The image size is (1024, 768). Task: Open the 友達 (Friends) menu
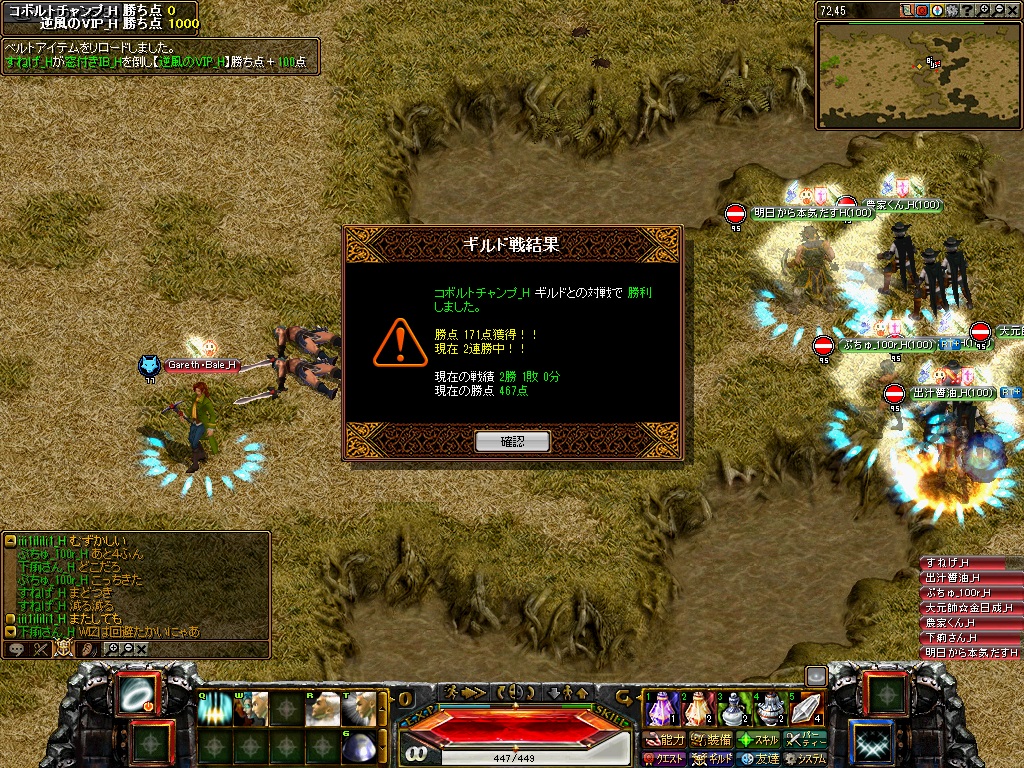pos(759,759)
